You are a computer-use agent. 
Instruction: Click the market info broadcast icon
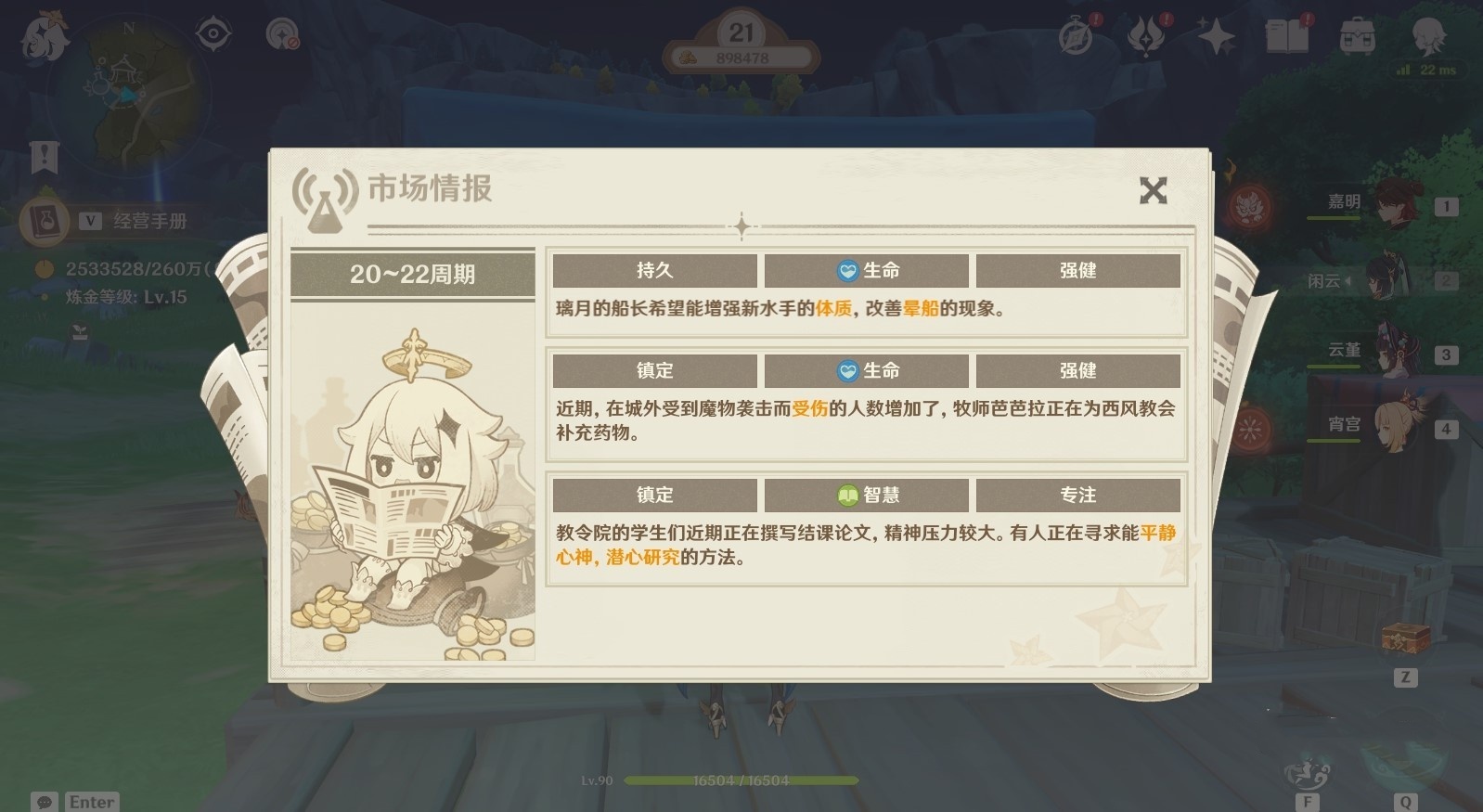323,195
